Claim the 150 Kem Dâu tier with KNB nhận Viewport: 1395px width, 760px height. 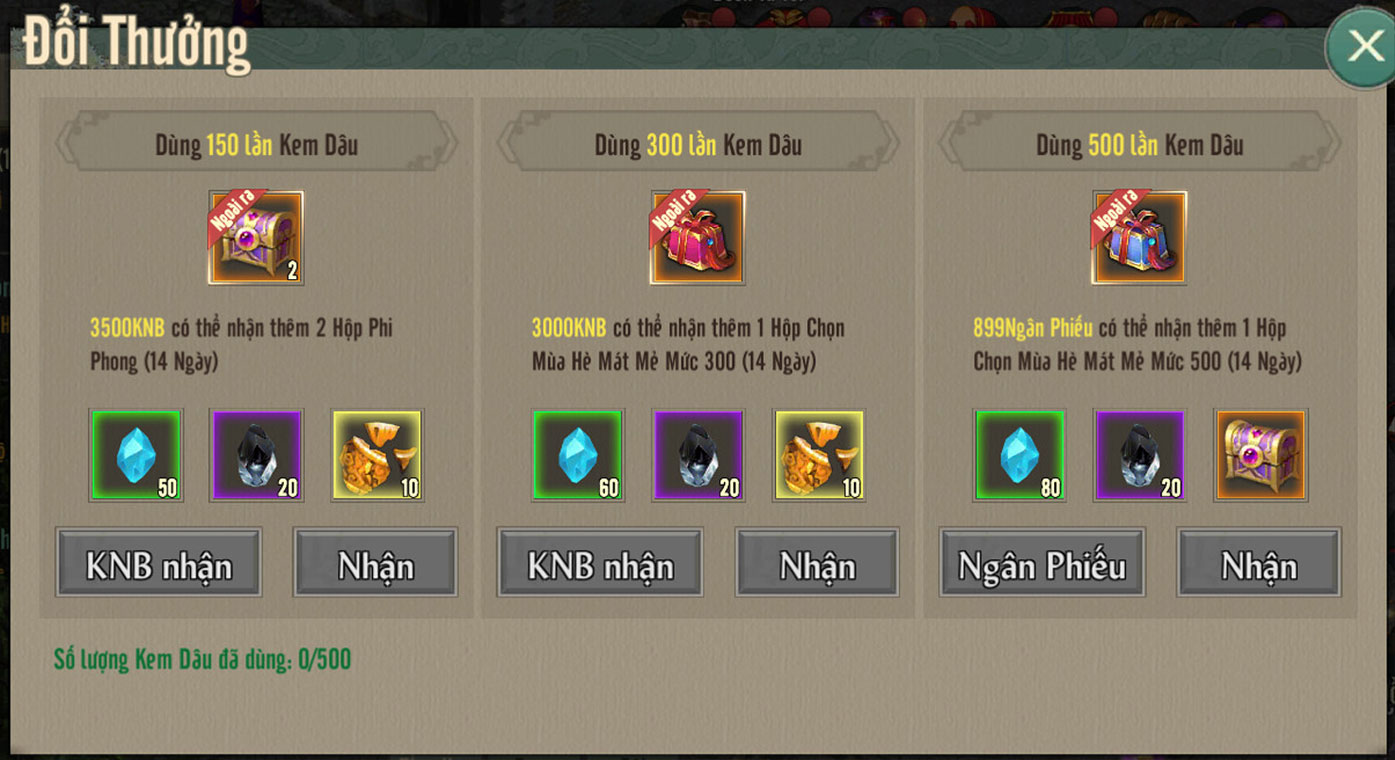pyautogui.click(x=159, y=564)
